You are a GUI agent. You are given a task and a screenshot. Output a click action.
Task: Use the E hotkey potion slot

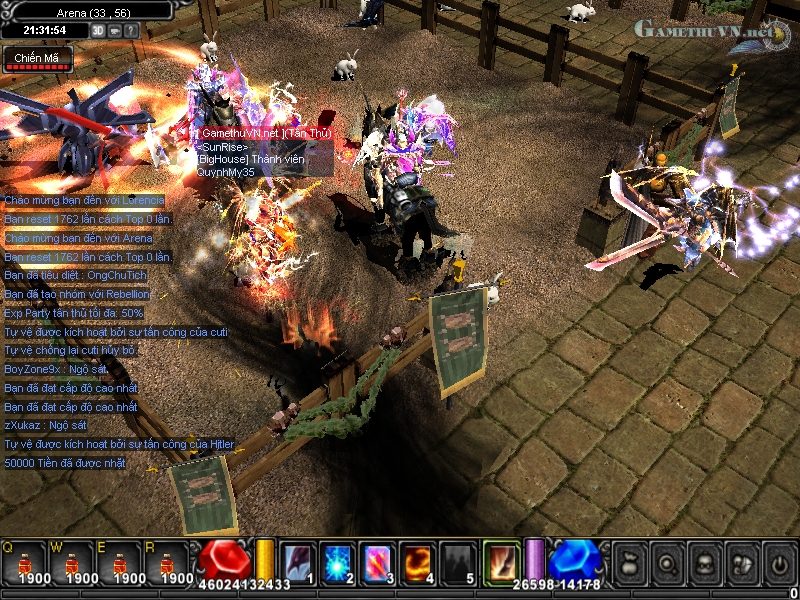(x=120, y=561)
